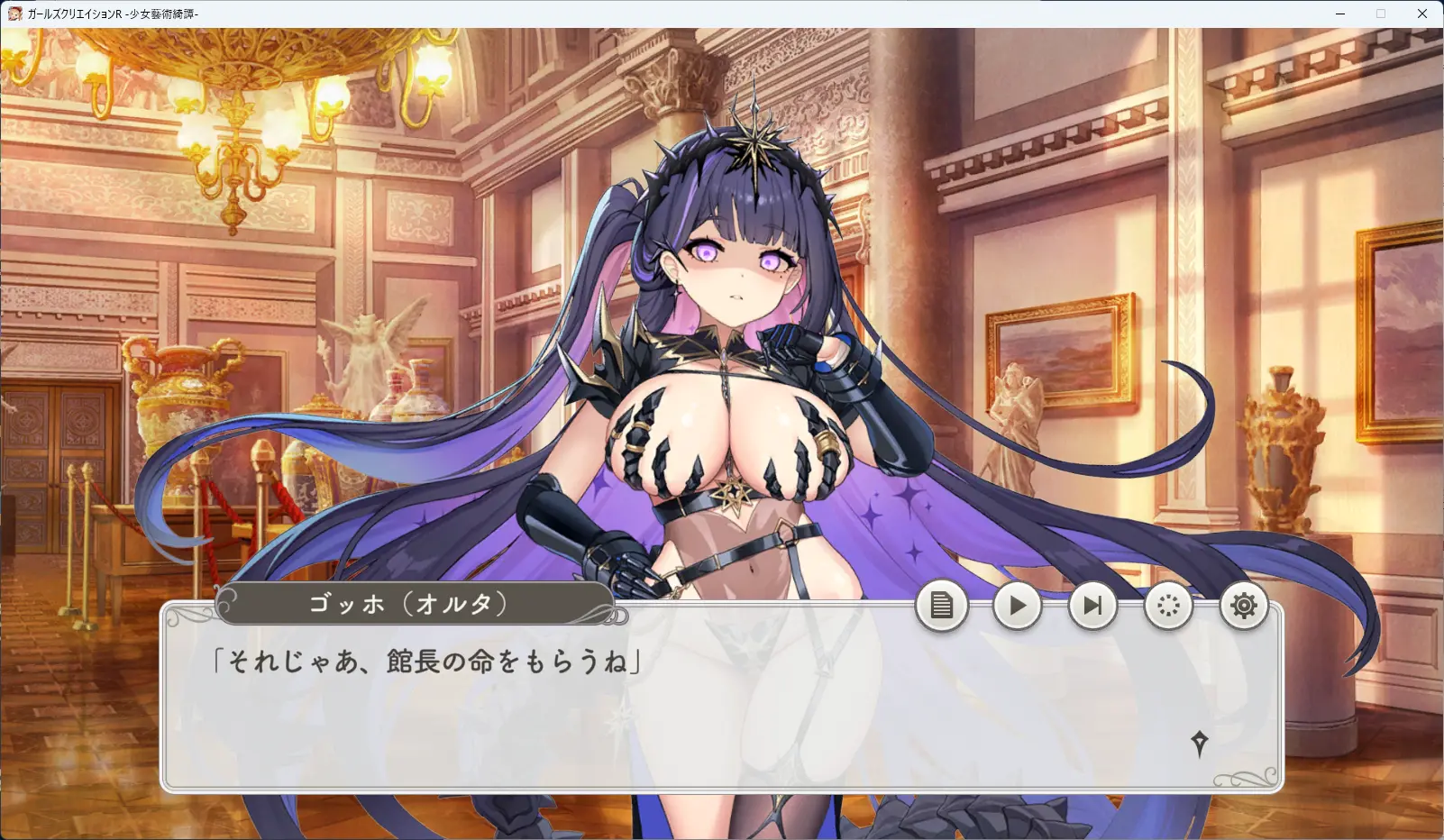
Task: Skip dialogue with the skip-forward button
Action: 1092,606
